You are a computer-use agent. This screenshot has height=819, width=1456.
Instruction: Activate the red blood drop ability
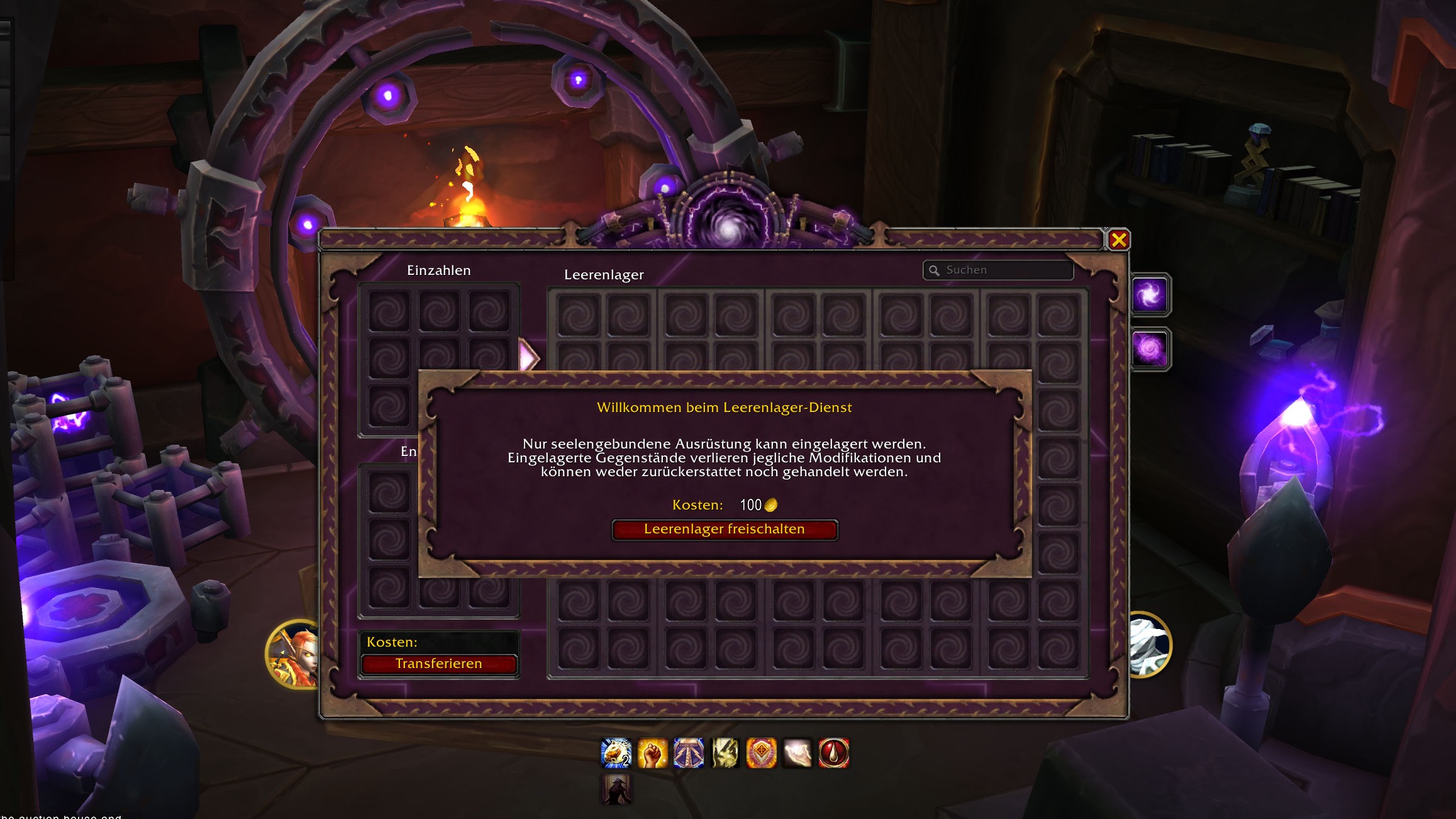(834, 753)
